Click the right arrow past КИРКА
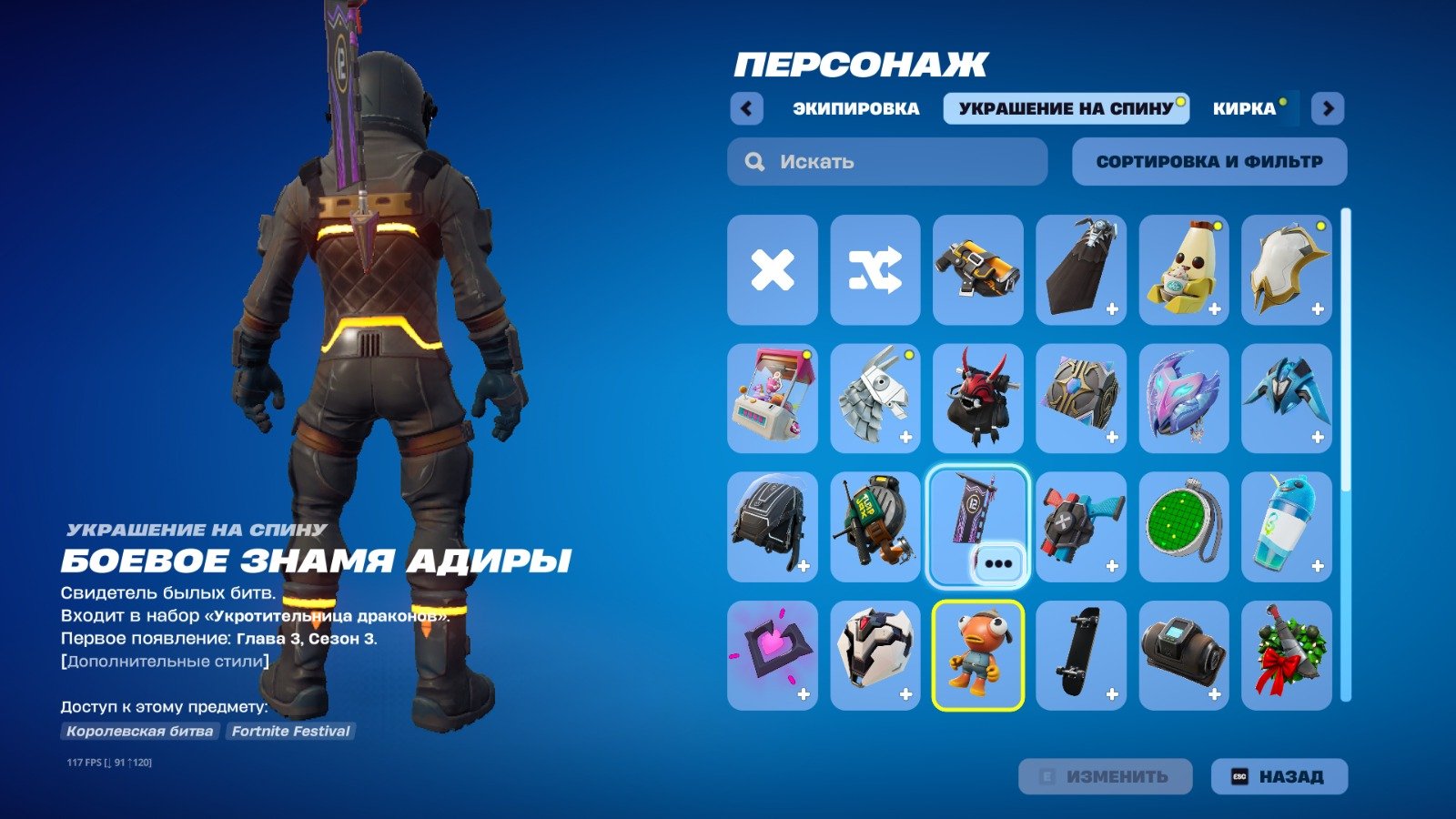The height and width of the screenshot is (819, 1456). coord(1328,108)
